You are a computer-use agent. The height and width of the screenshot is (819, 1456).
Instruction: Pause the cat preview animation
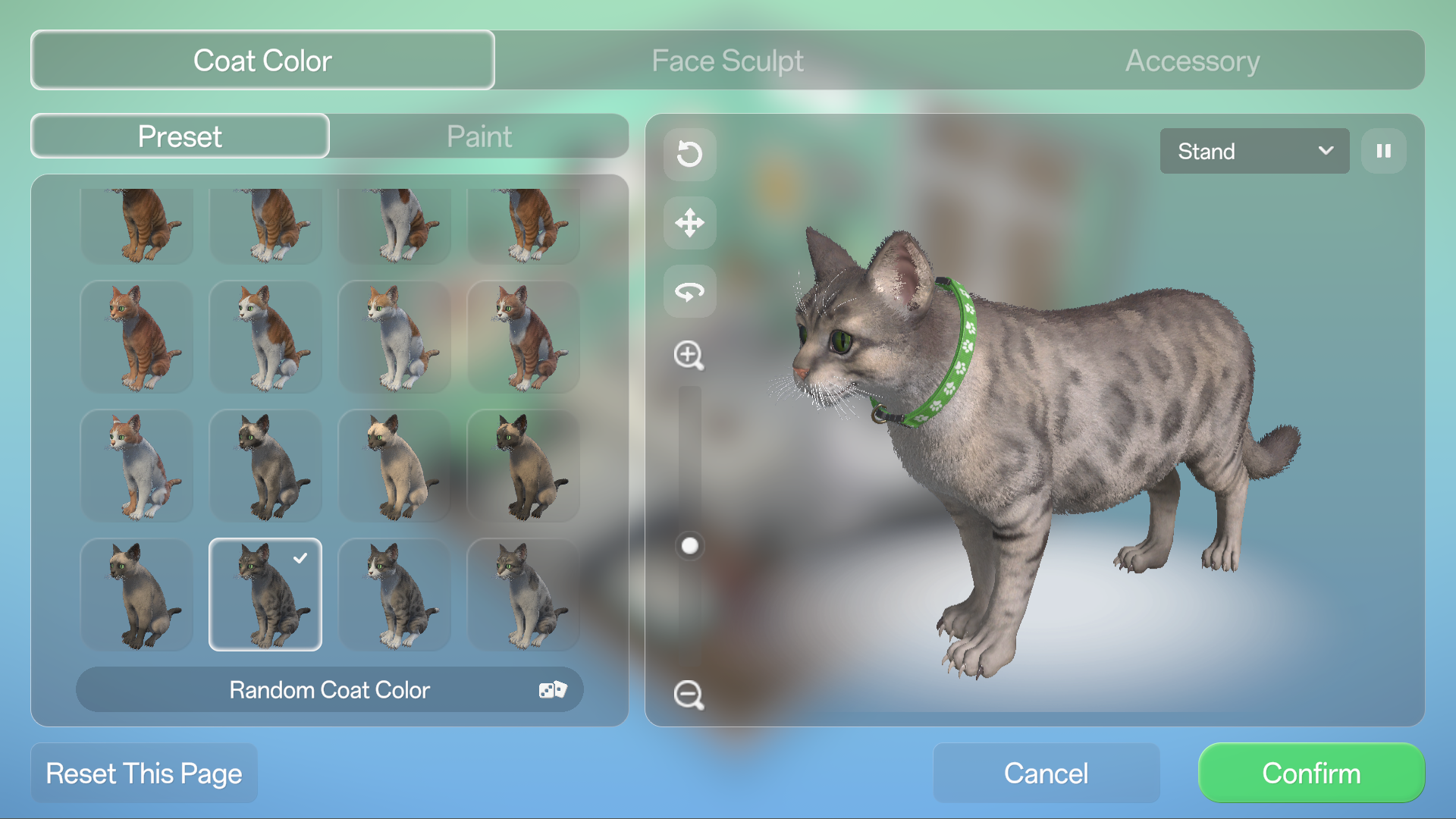click(1384, 151)
